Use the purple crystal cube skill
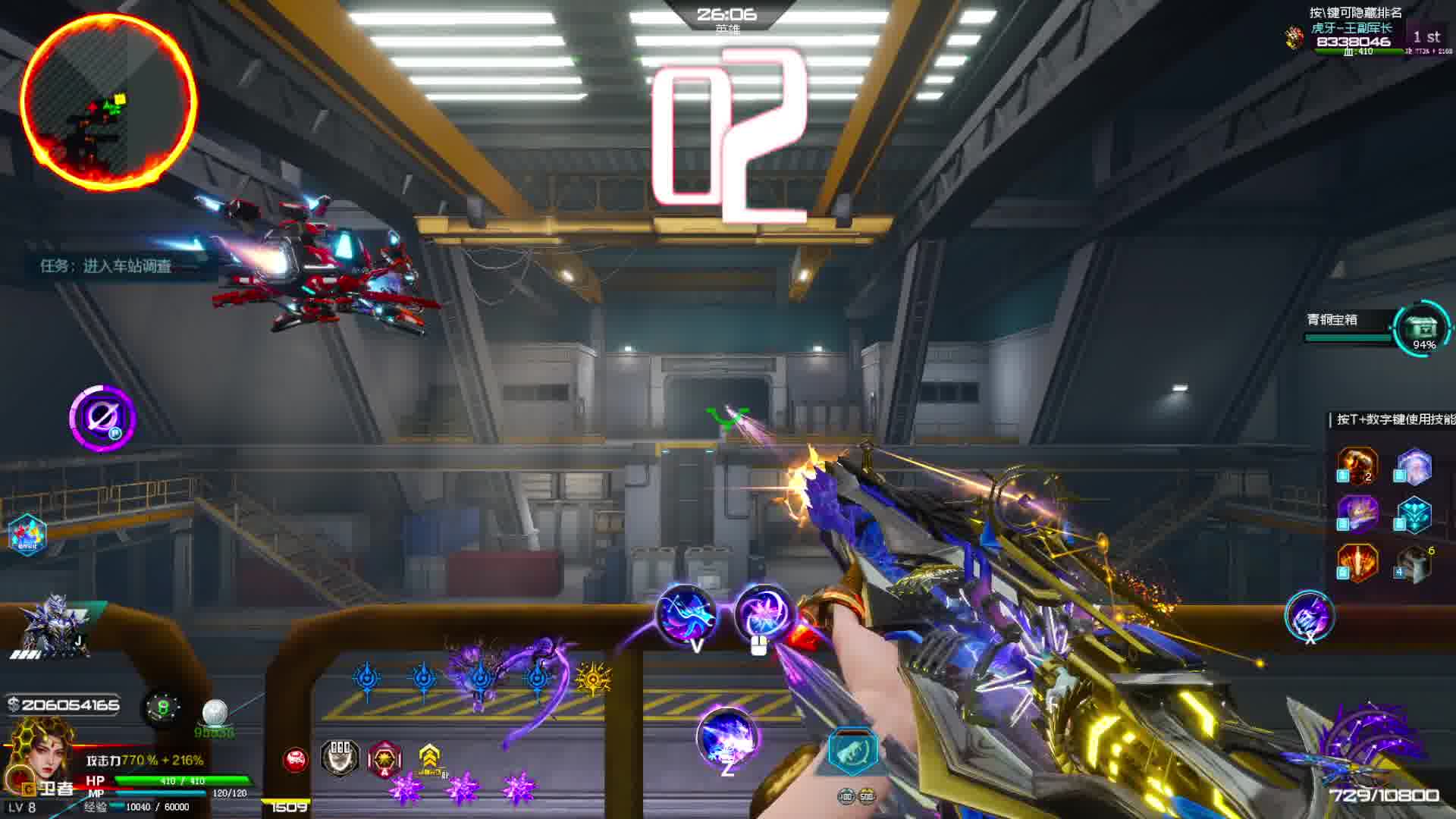 point(1414,465)
